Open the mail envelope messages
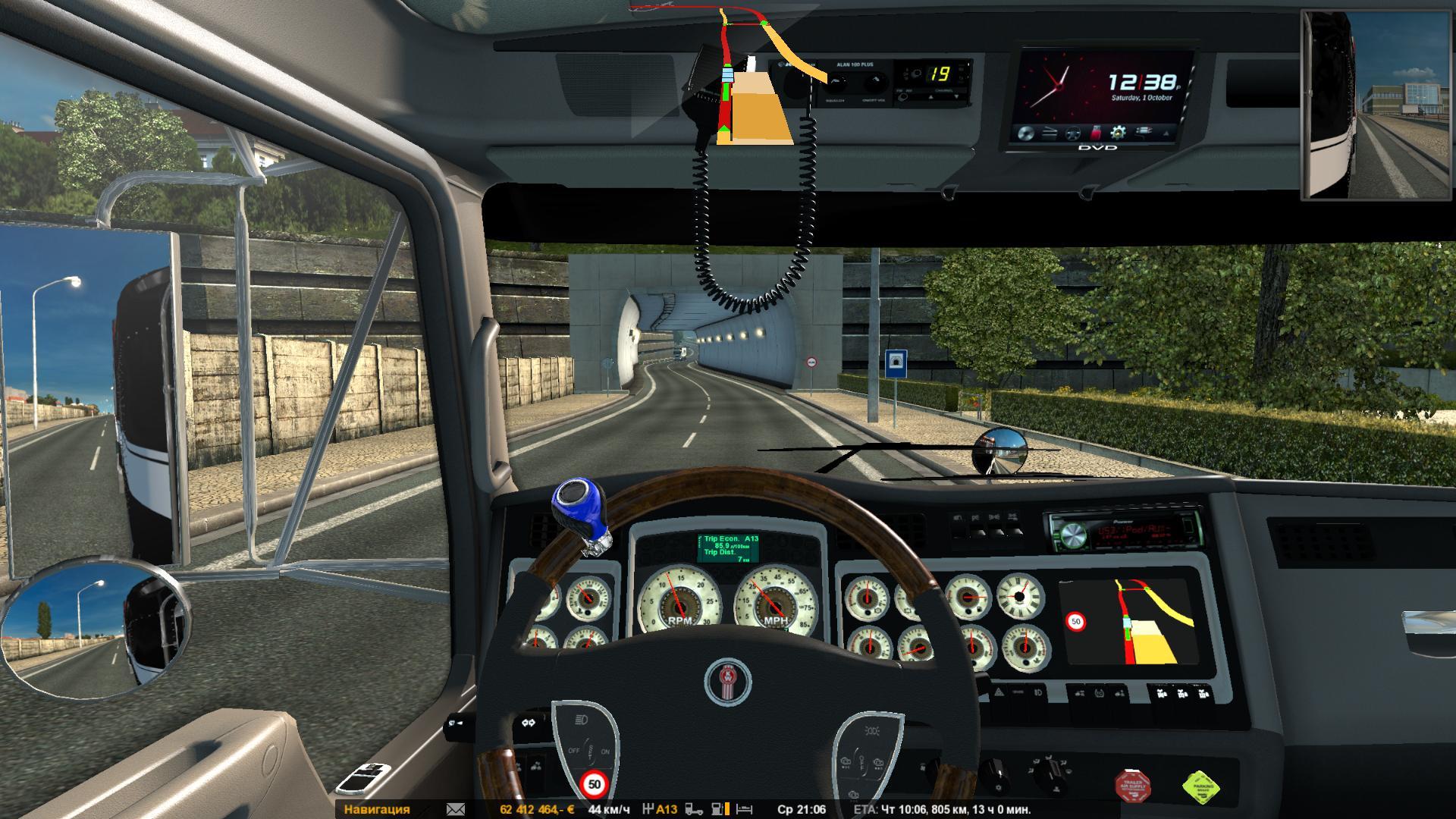The image size is (1456, 819). 456,809
